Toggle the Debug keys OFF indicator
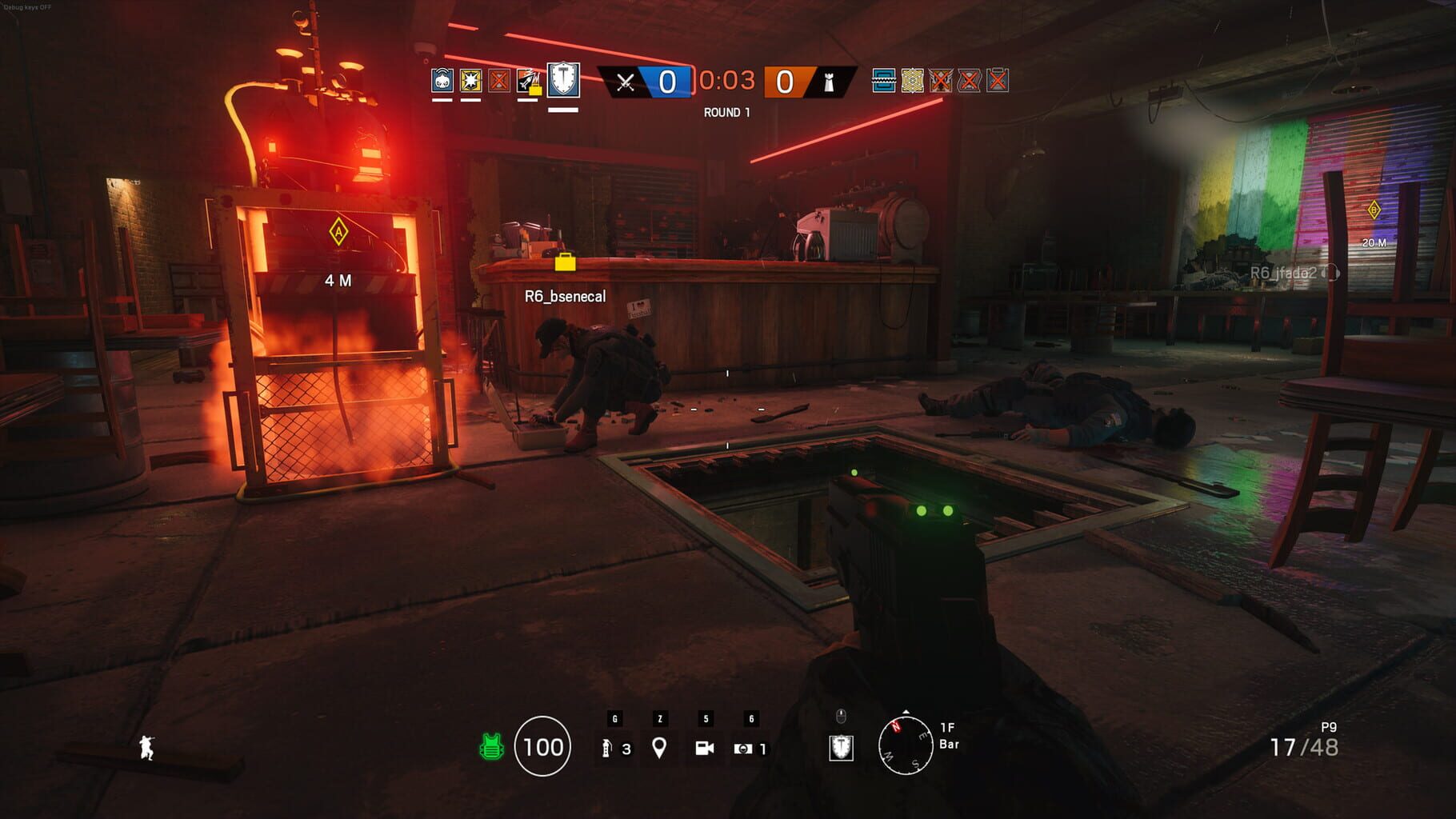 [26, 6]
